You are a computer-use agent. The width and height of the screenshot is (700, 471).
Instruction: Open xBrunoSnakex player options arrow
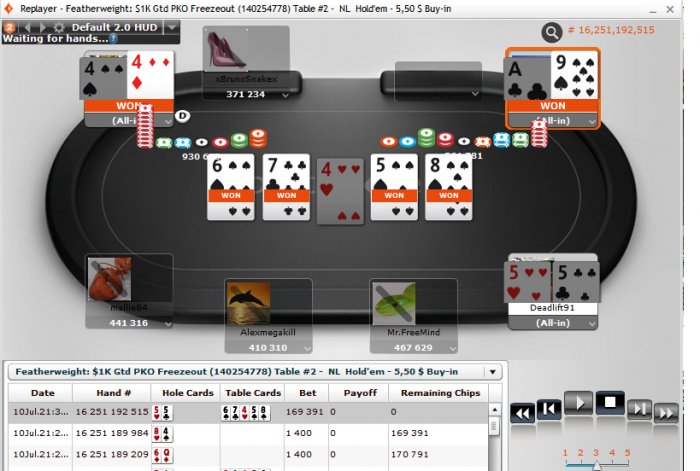point(285,94)
